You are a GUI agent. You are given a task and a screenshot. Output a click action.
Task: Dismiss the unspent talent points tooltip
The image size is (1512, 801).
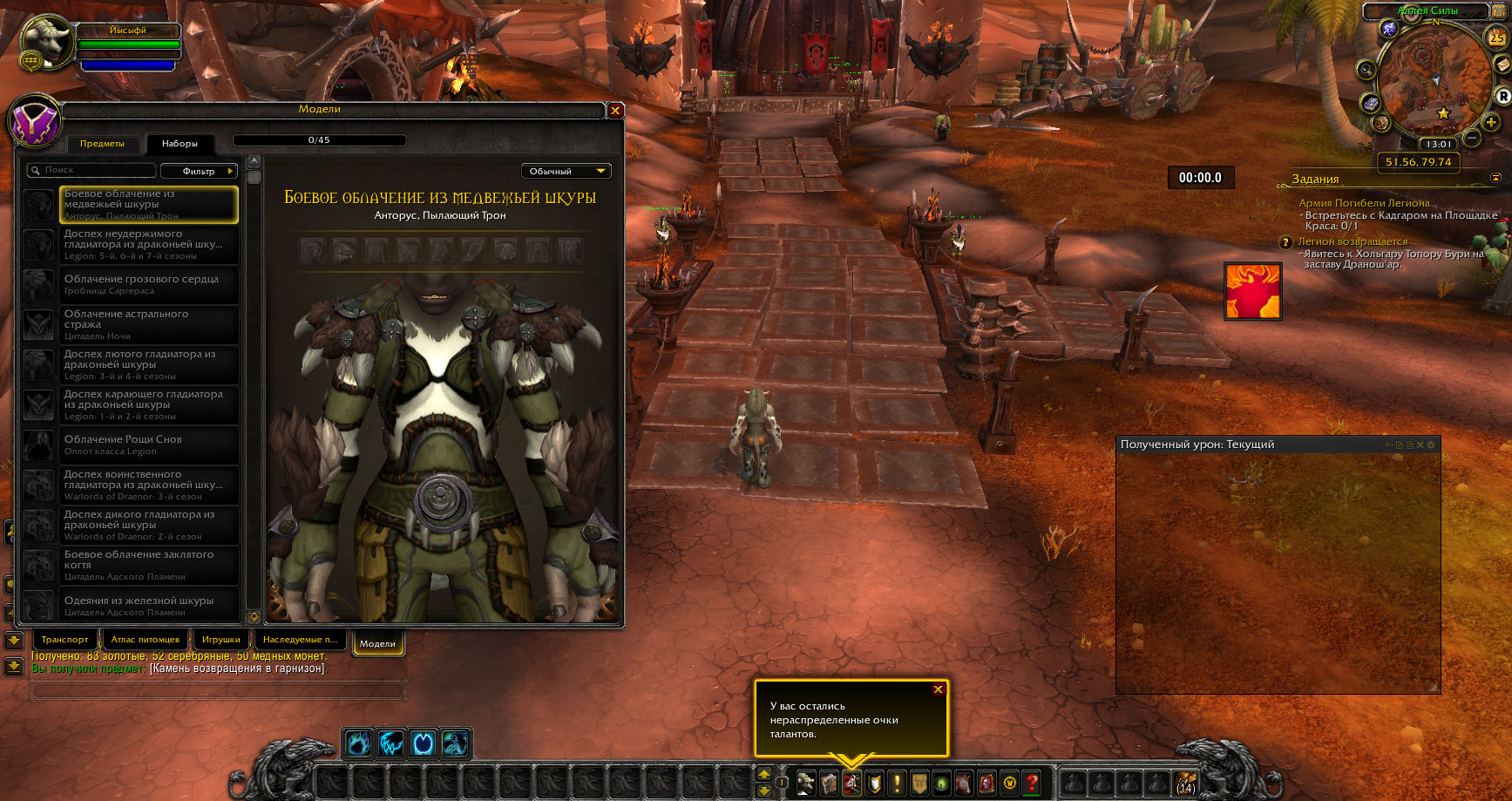[x=938, y=689]
